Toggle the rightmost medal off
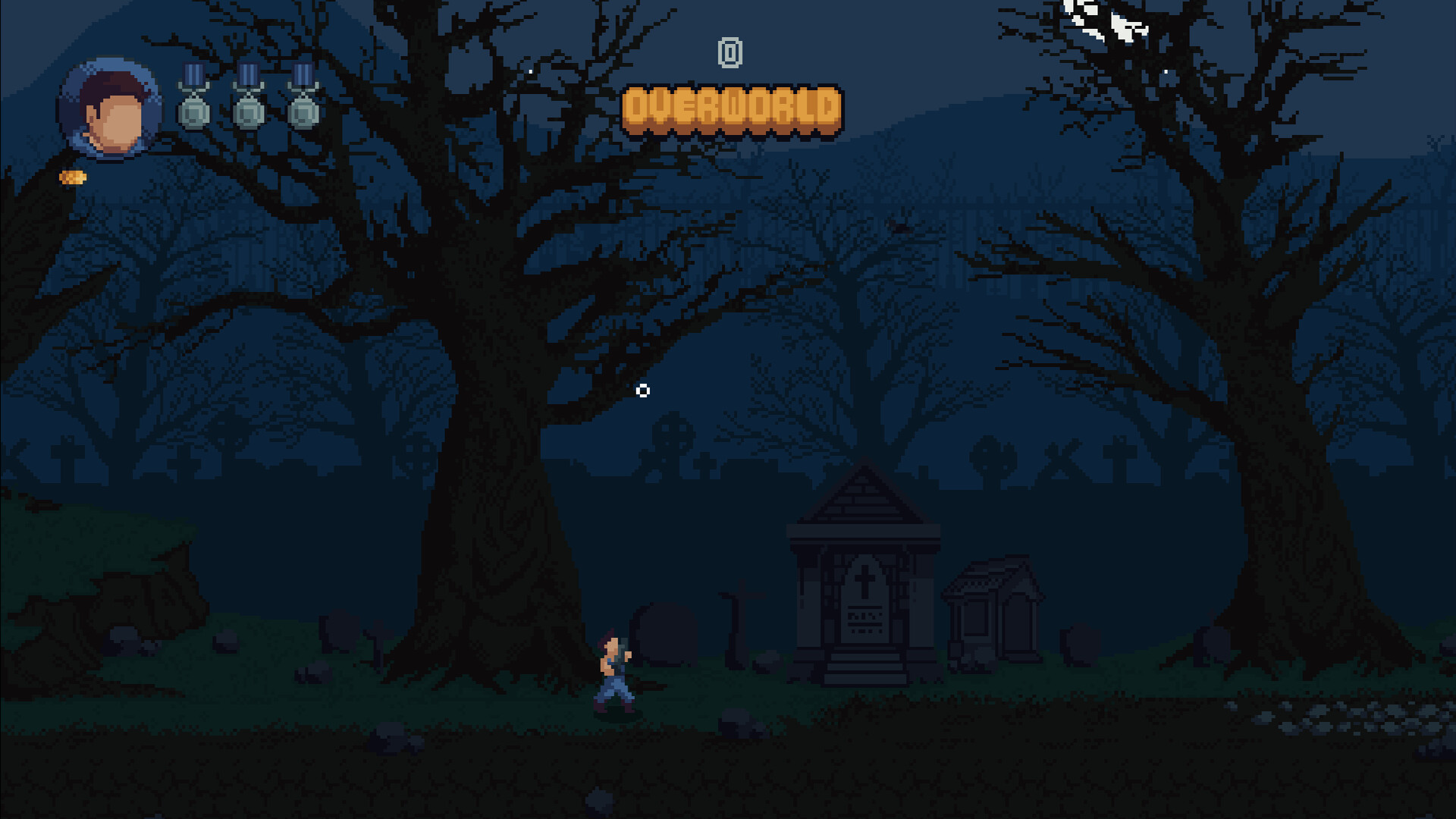The width and height of the screenshot is (1456, 819). [x=303, y=95]
